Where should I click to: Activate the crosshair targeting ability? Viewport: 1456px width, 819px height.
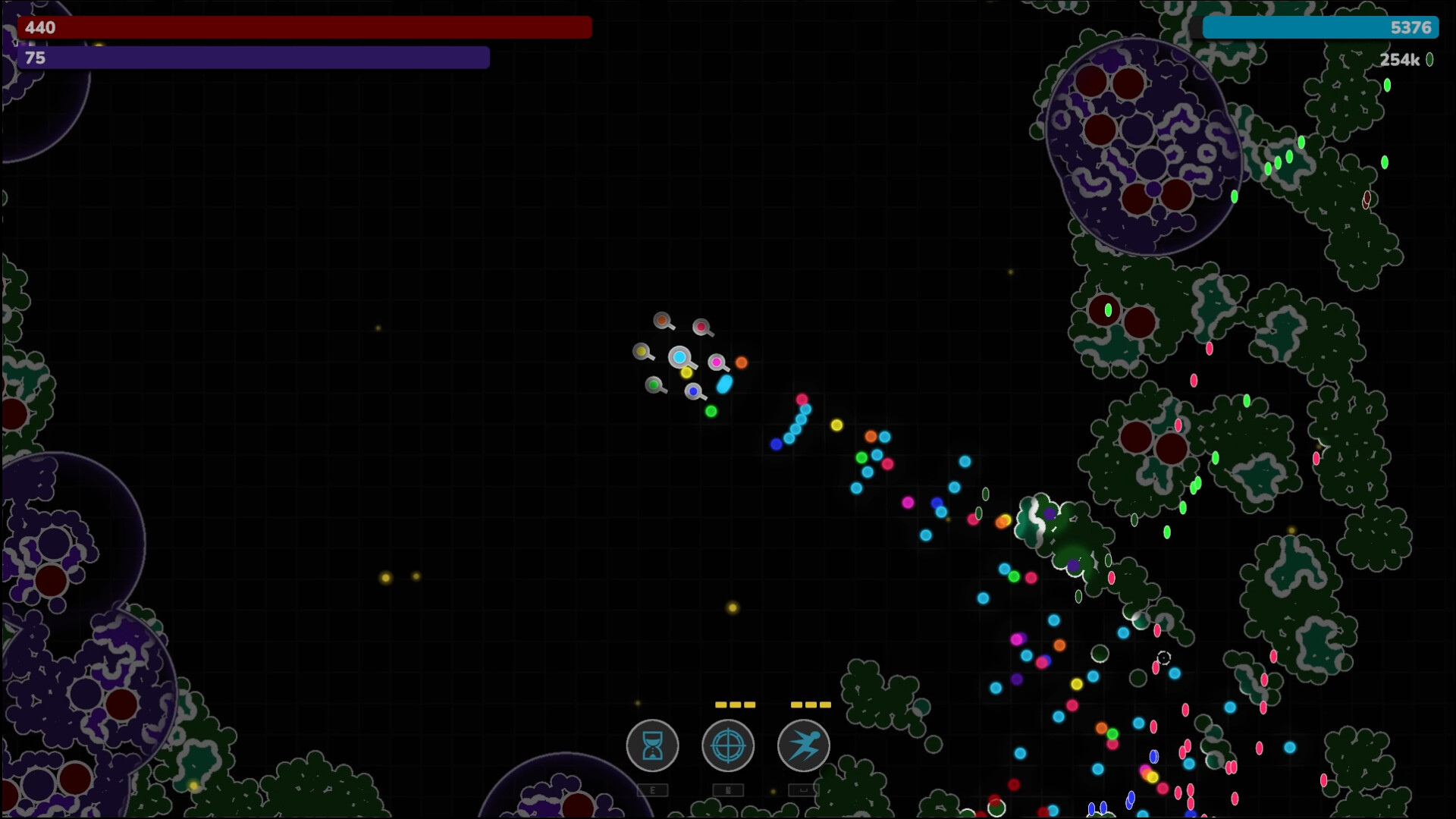click(728, 746)
